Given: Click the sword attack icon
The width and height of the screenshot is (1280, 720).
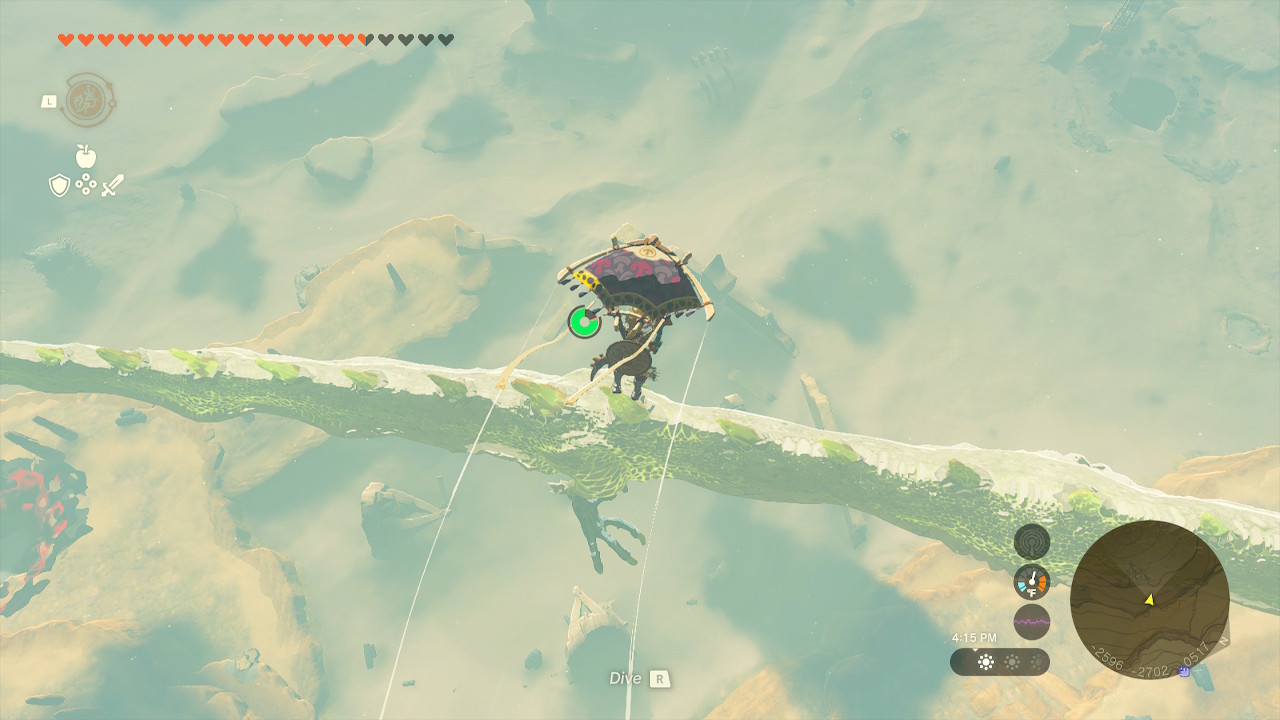Looking at the screenshot, I should point(114,185).
